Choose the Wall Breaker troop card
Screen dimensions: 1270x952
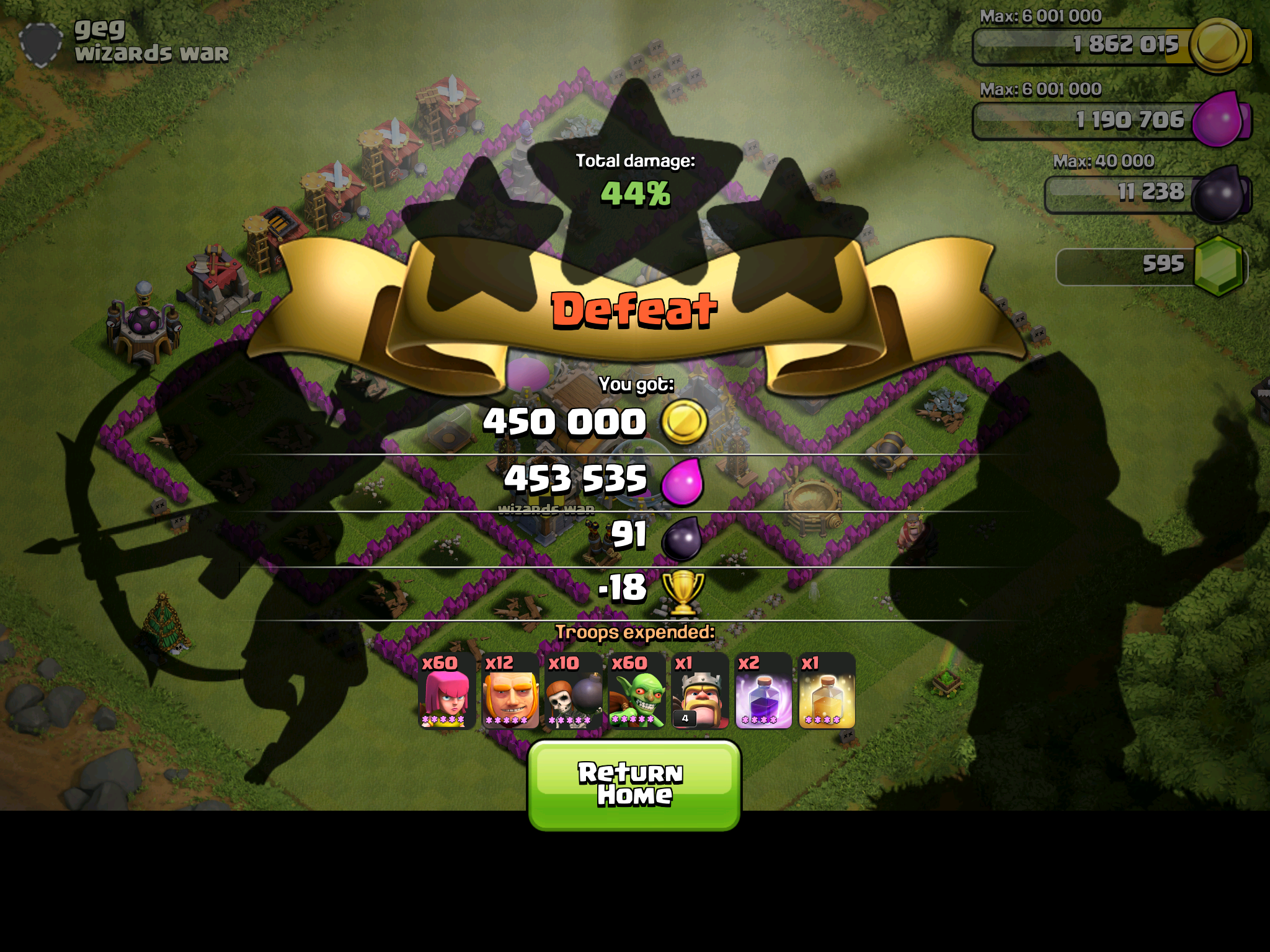[x=574, y=691]
